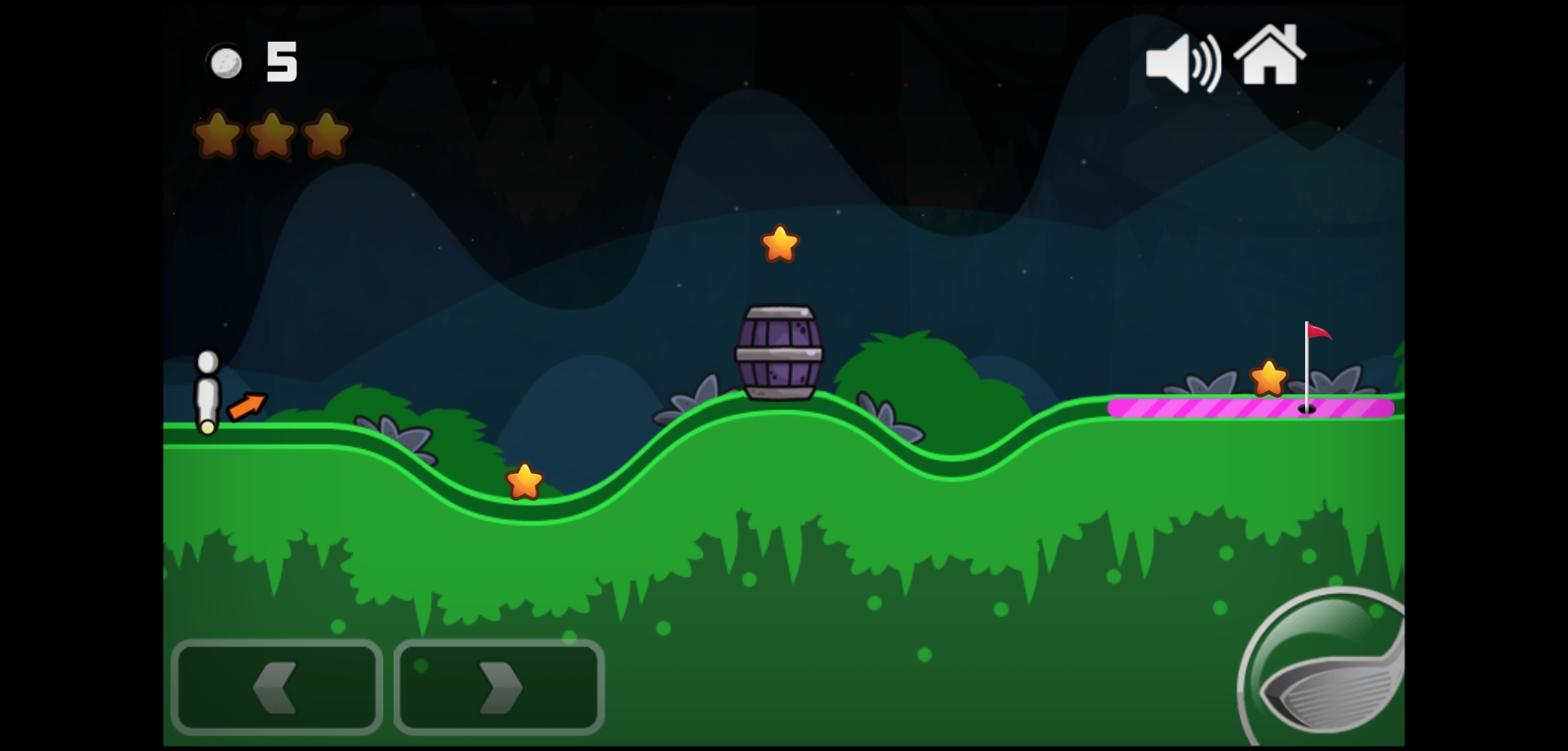Tap the right arrow aim button

tap(499, 686)
